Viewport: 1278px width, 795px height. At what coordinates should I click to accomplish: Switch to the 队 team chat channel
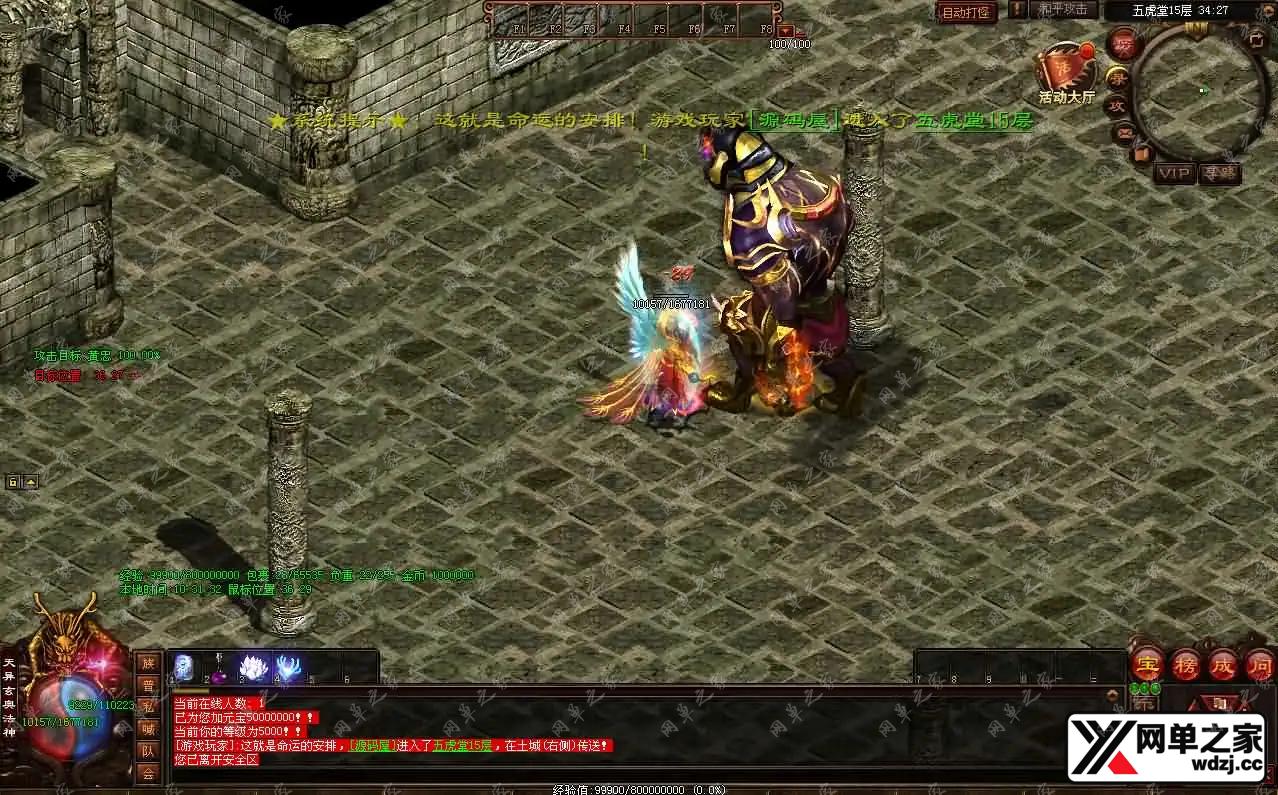[x=148, y=751]
